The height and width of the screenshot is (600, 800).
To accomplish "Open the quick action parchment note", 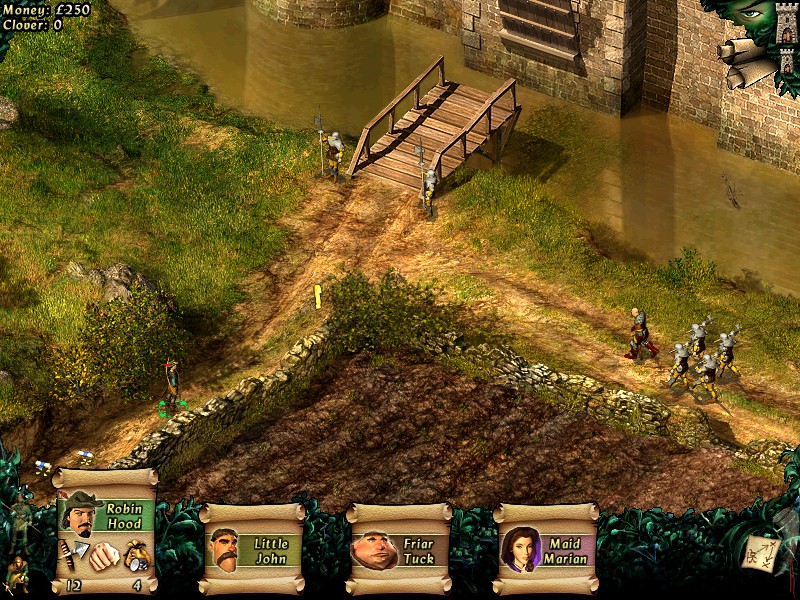I will pos(762,554).
